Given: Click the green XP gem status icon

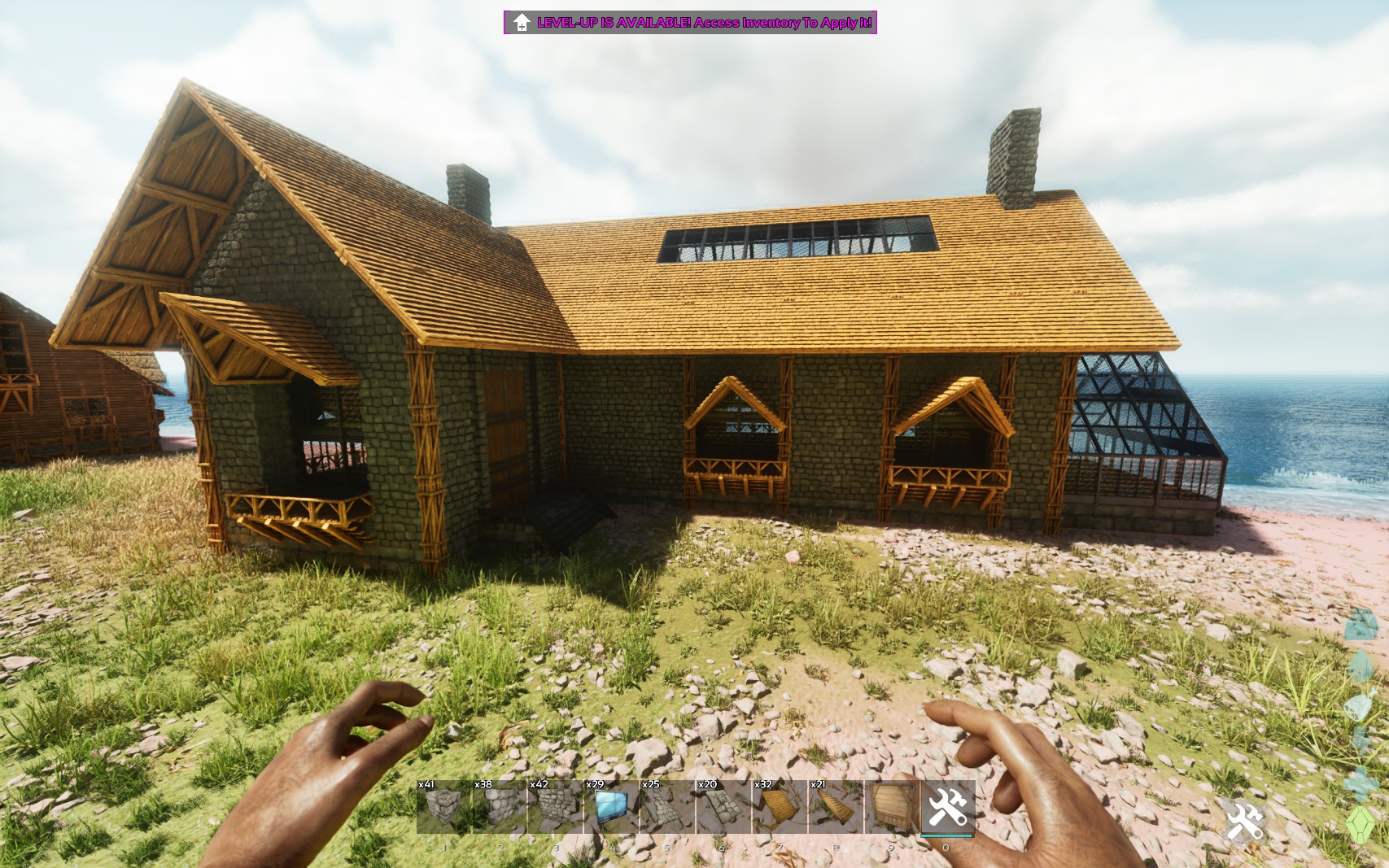Looking at the screenshot, I should pos(1361,825).
